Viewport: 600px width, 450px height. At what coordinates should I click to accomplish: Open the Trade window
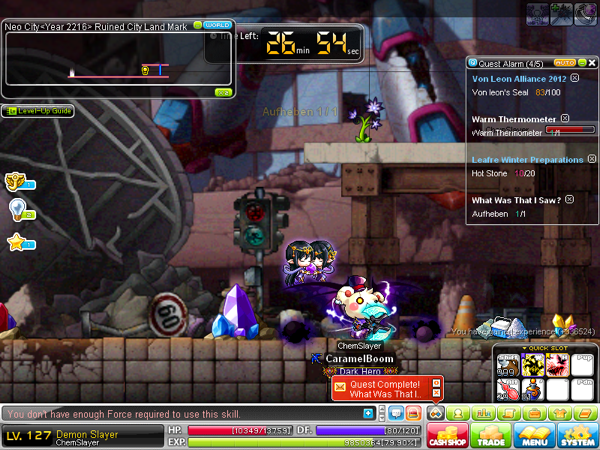click(492, 434)
